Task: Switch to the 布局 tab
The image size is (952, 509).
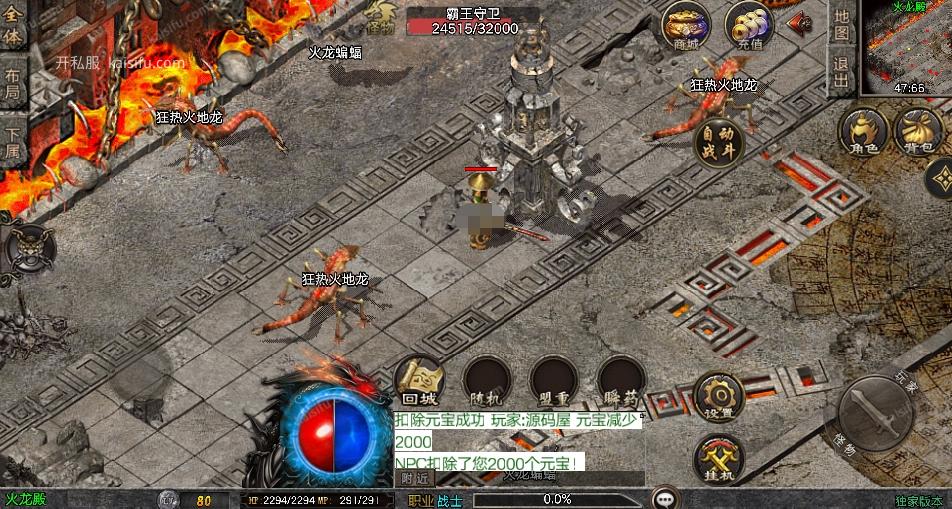Action: click(x=12, y=82)
